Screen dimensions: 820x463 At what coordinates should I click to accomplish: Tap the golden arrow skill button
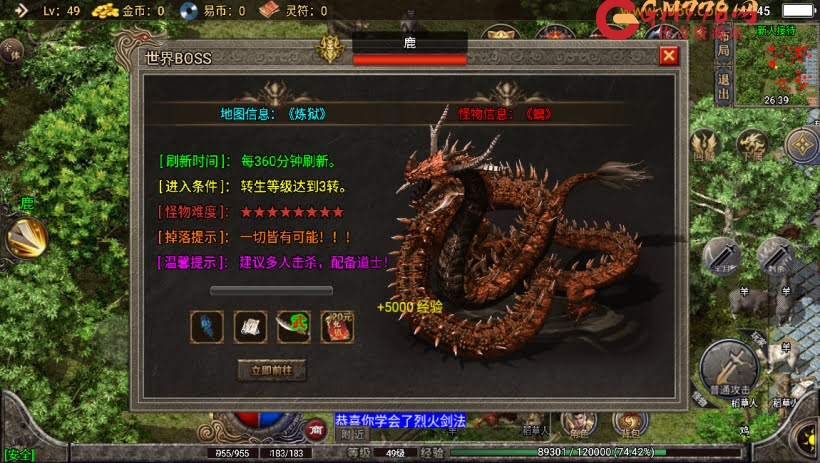tap(24, 238)
